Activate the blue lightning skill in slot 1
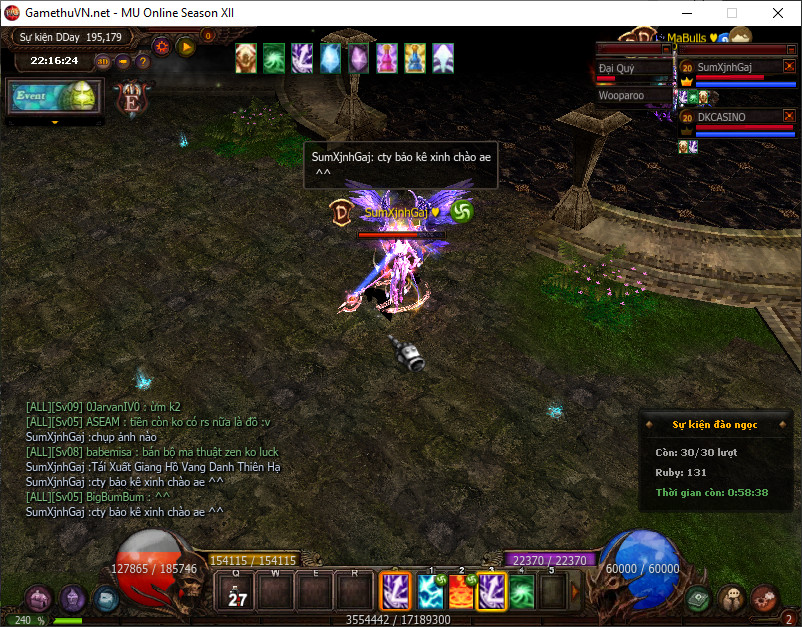The width and height of the screenshot is (802, 627). [x=431, y=590]
